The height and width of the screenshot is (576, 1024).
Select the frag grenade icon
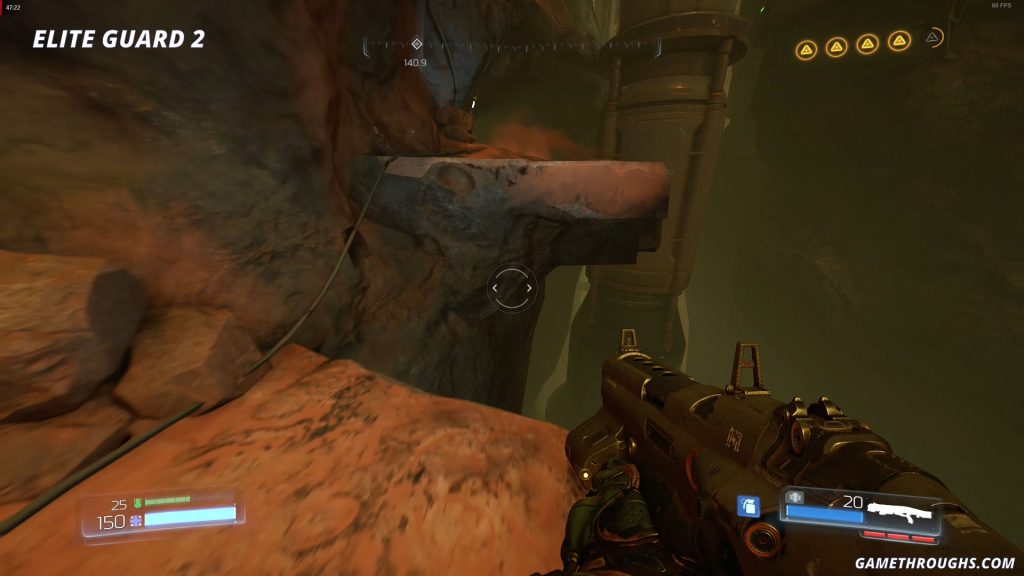point(747,506)
